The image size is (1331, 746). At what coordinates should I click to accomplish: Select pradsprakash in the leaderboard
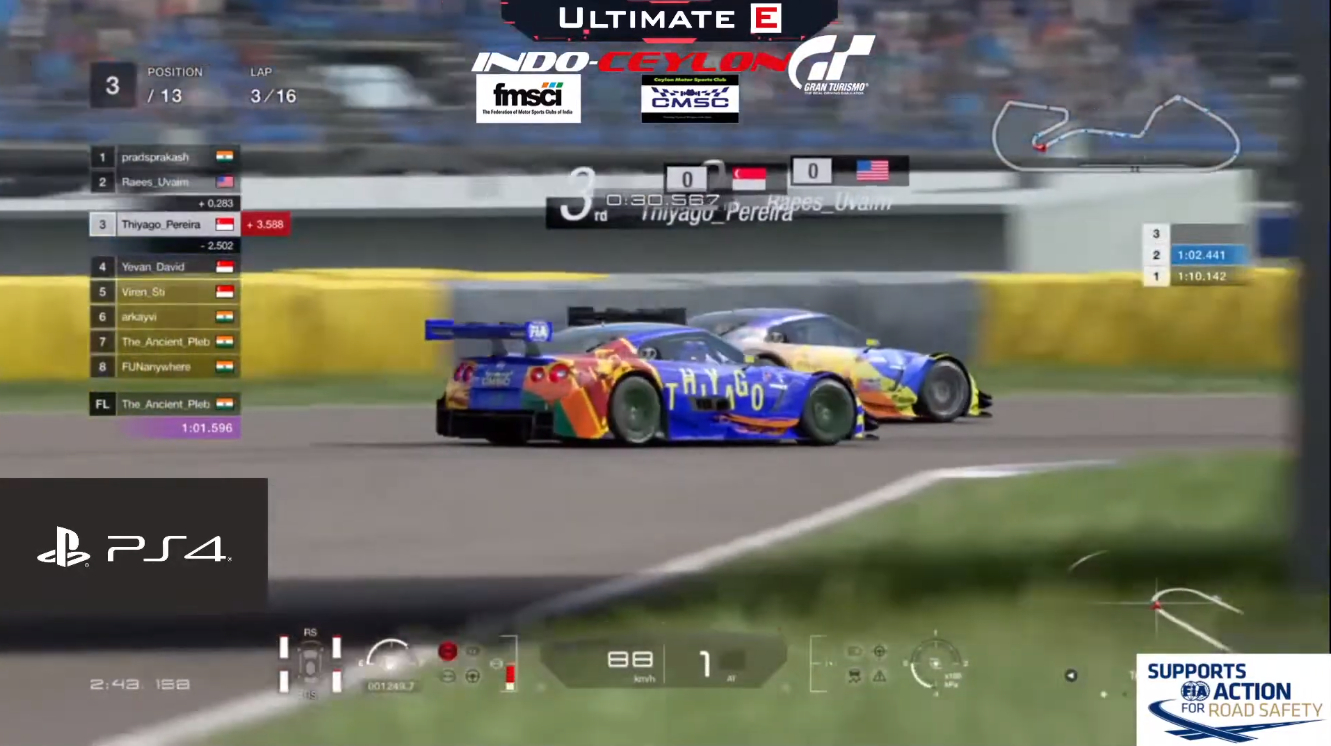[164, 158]
